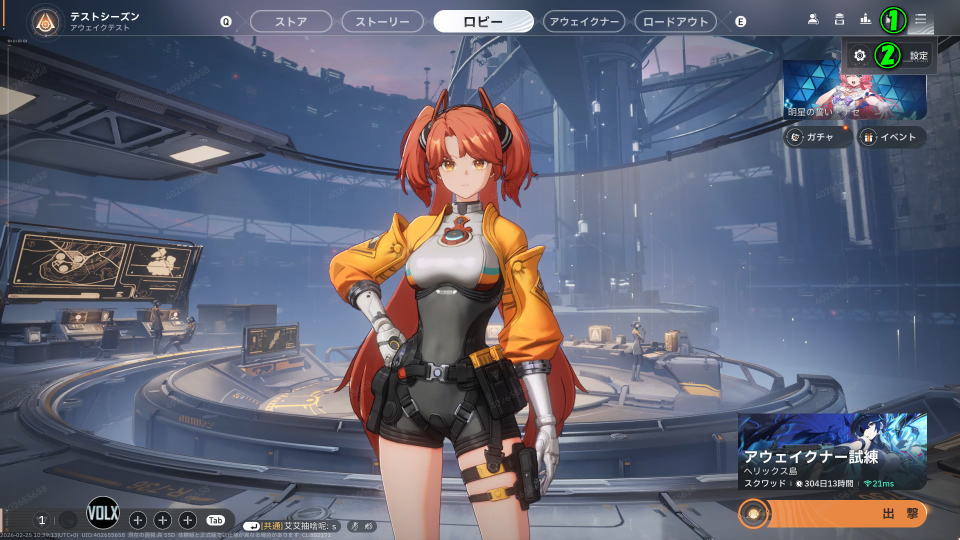The image size is (960, 540).
Task: Select the ロビー lobby tab
Action: (x=483, y=21)
